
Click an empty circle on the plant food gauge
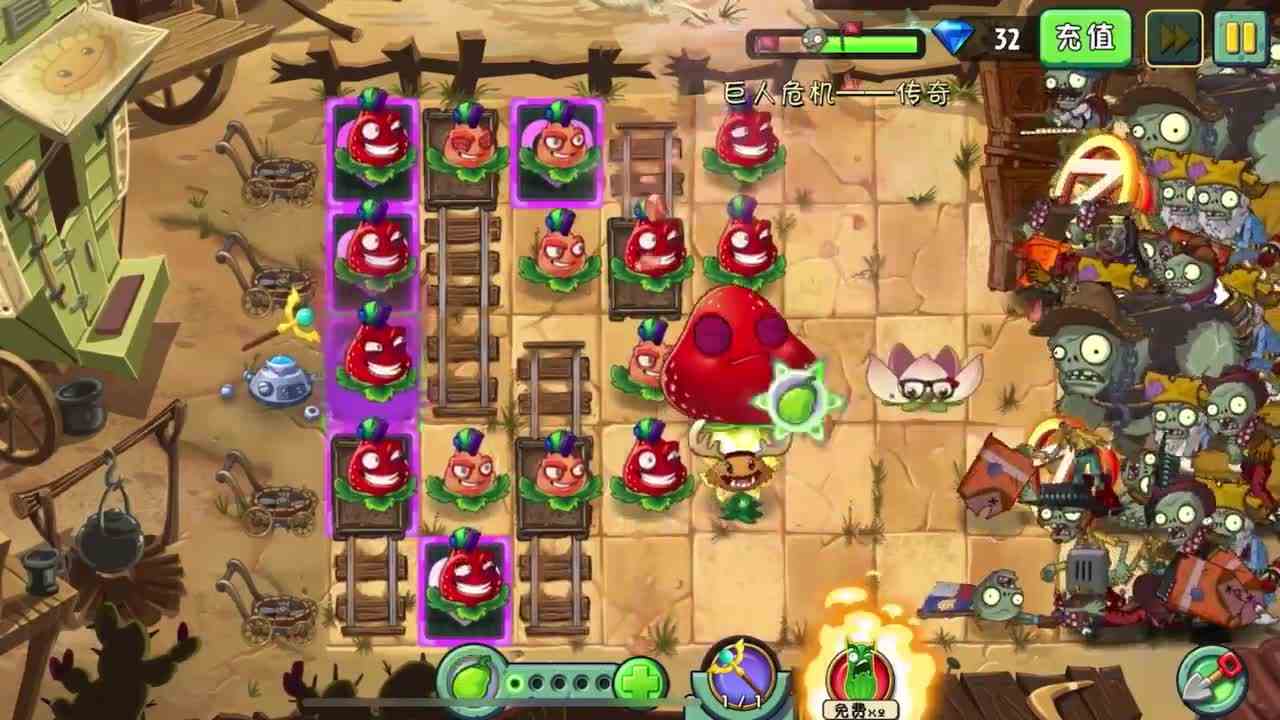(x=560, y=683)
